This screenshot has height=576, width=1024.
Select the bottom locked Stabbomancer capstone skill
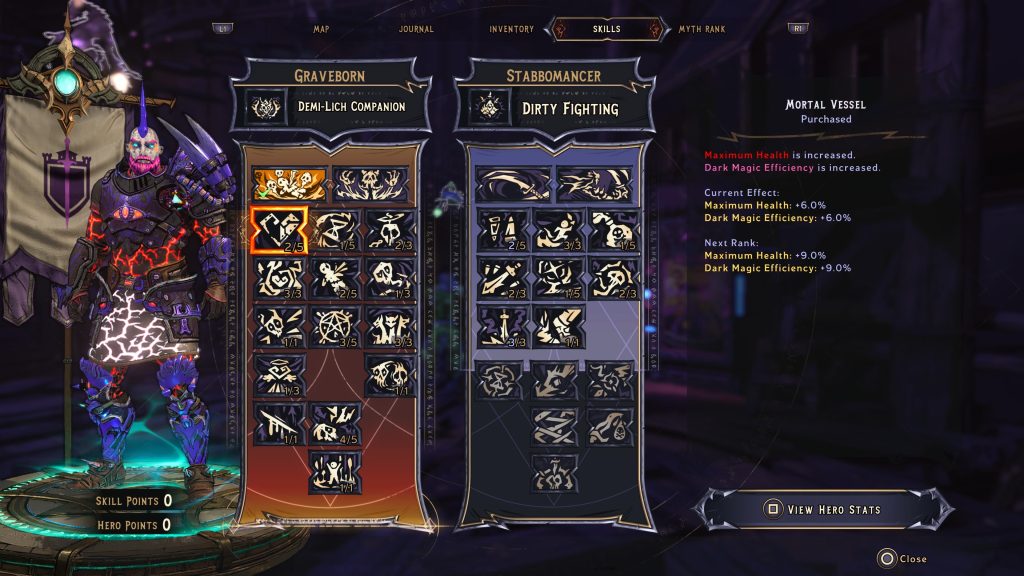557,470
